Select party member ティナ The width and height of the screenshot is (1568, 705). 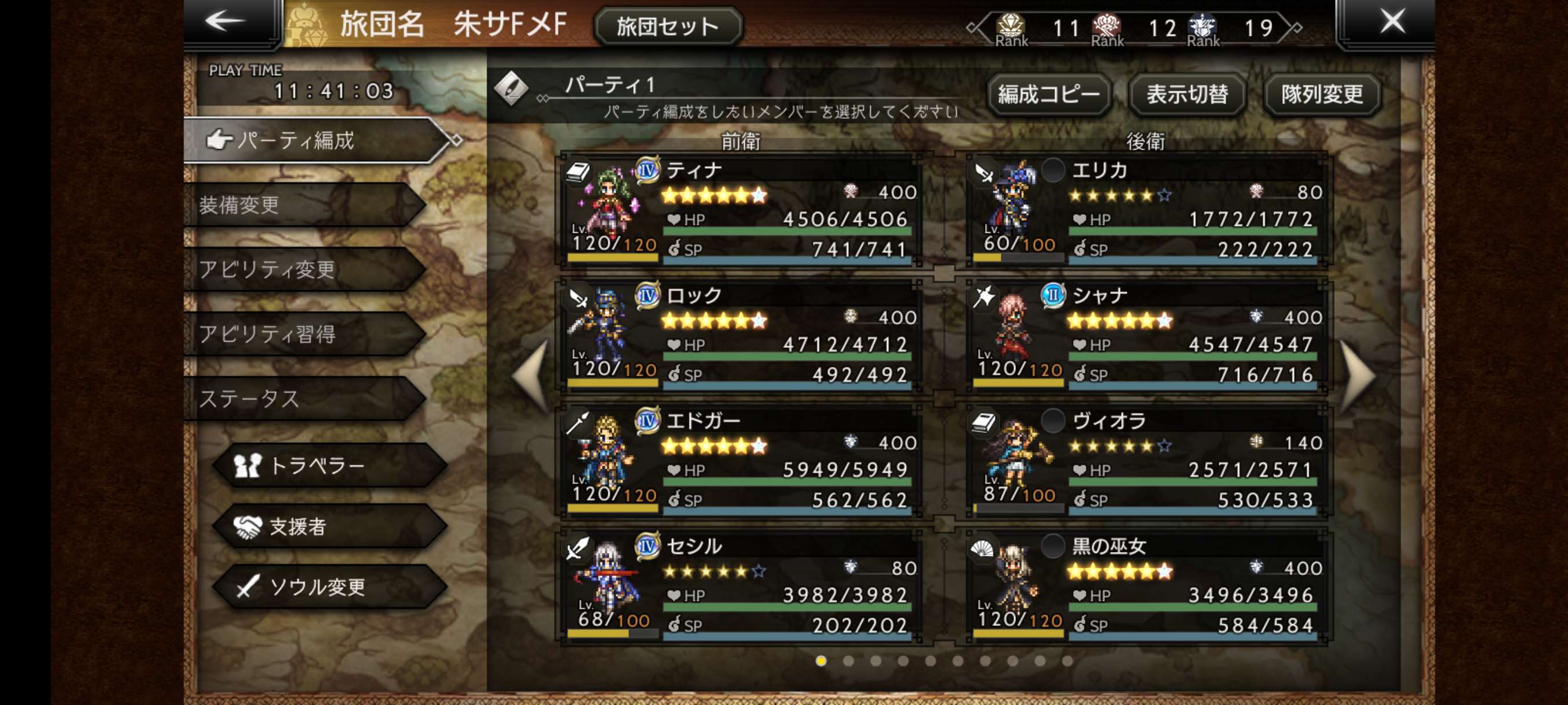click(x=739, y=210)
